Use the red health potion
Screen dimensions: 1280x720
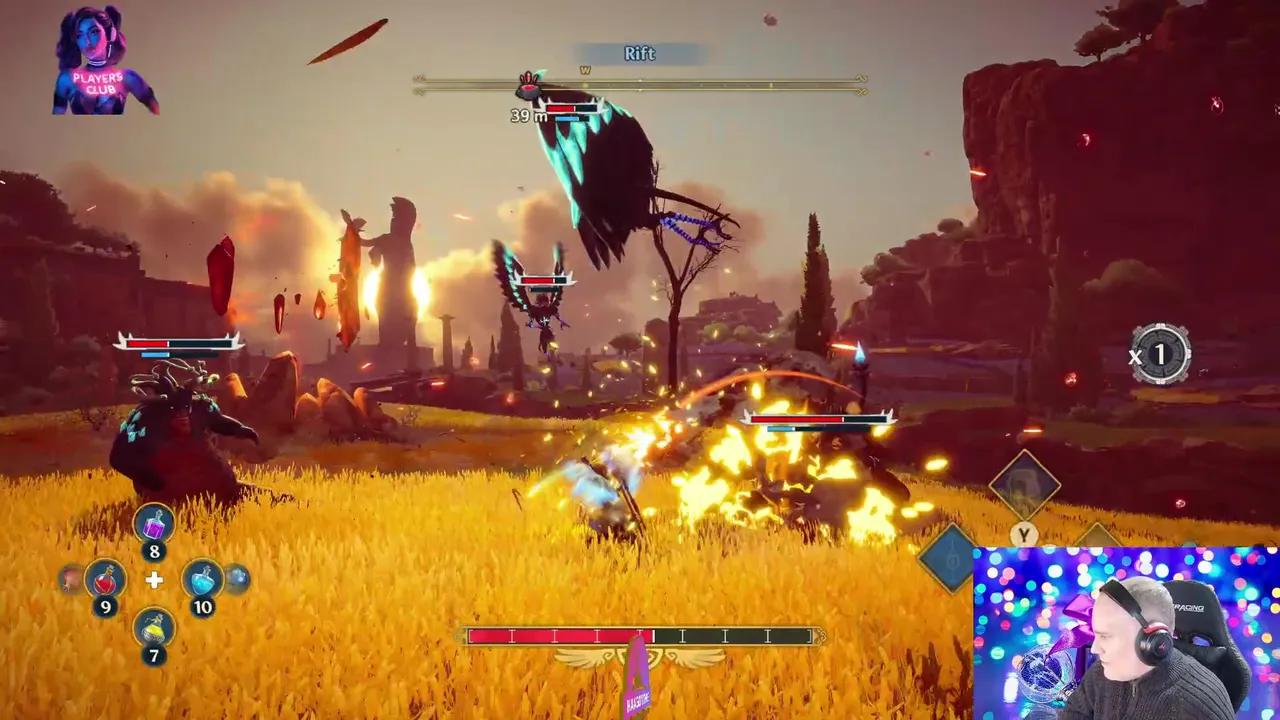(x=105, y=578)
